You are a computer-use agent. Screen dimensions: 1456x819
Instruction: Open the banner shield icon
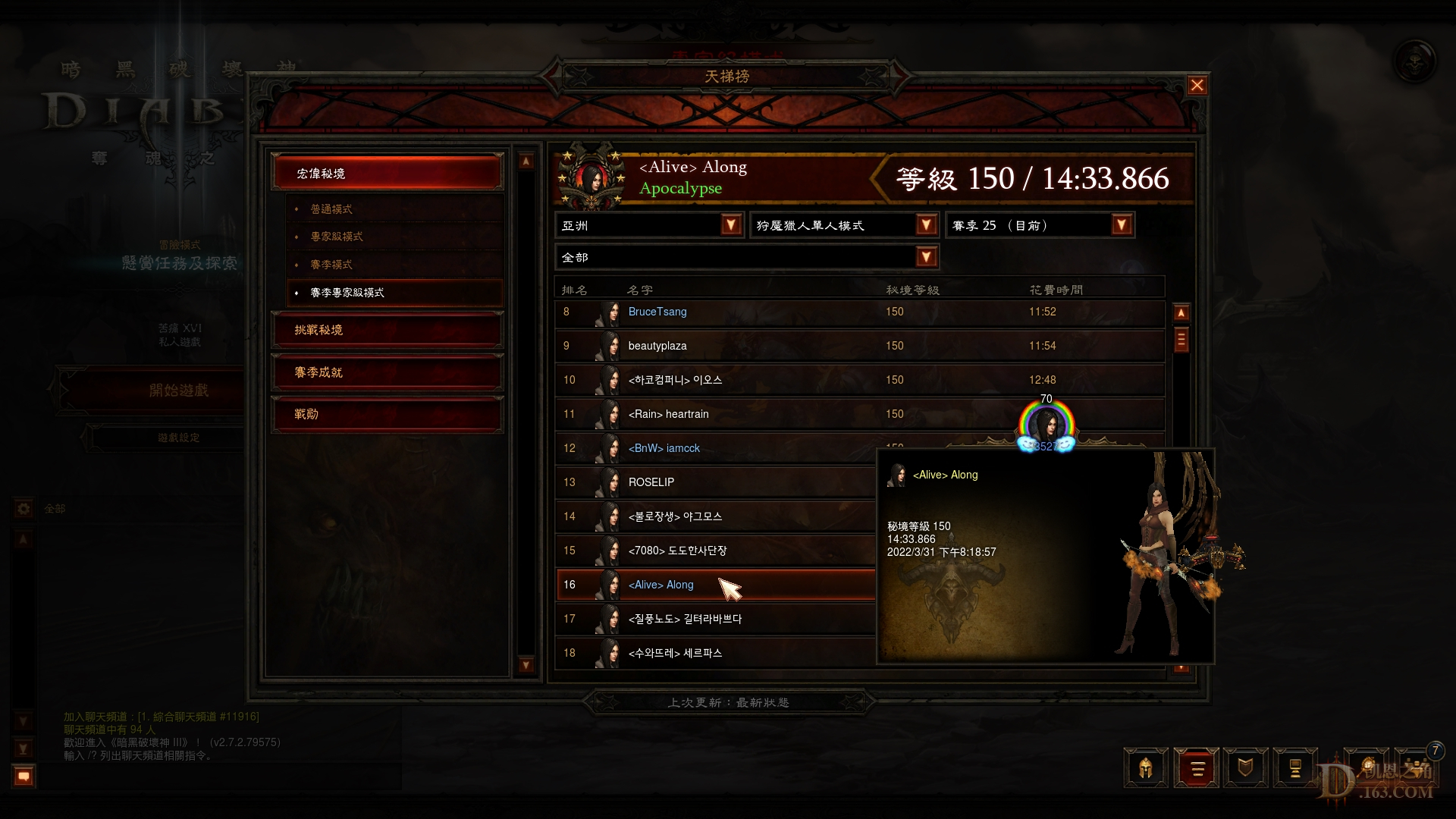[1246, 767]
